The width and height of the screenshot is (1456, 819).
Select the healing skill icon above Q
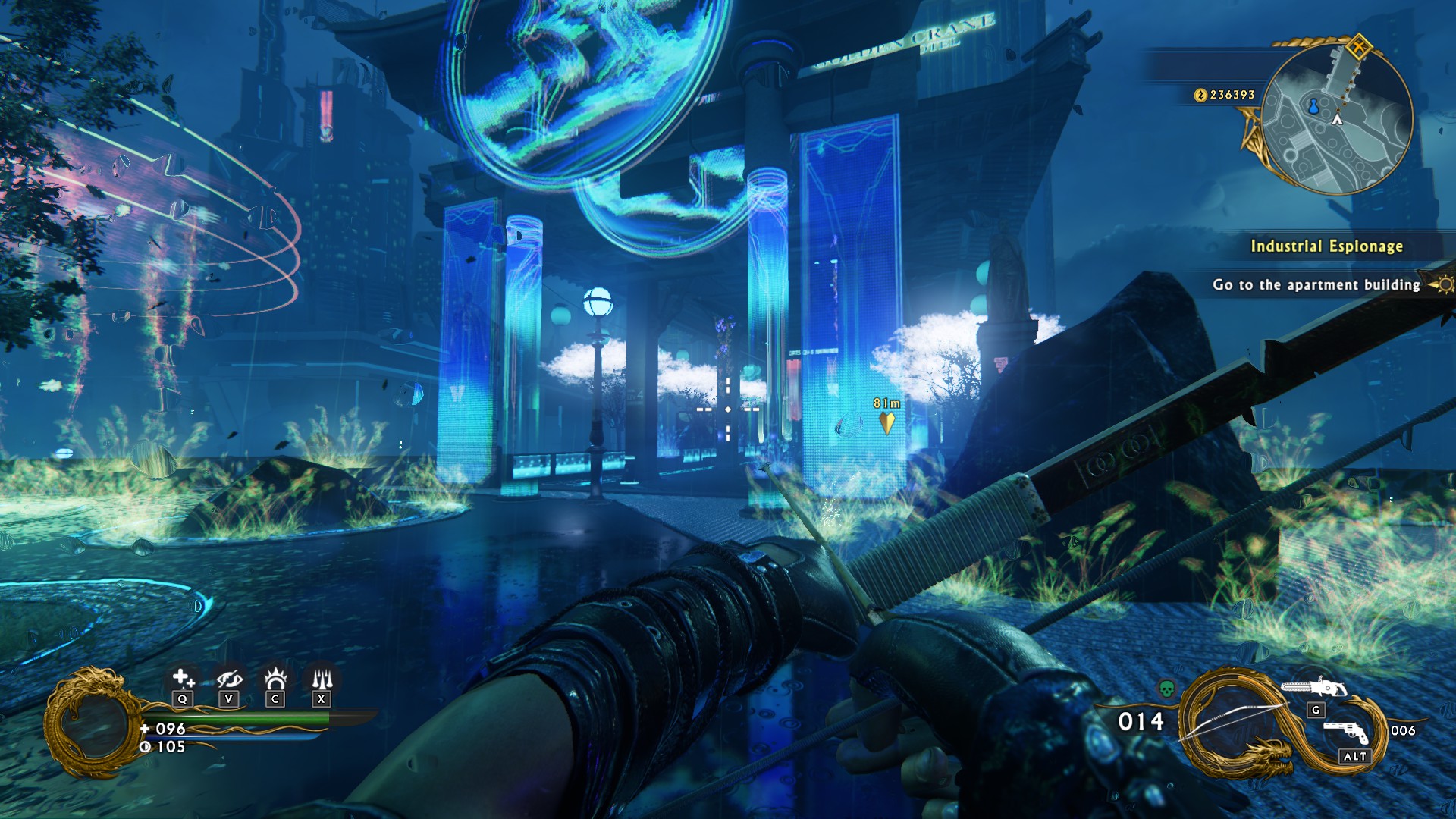tap(184, 677)
